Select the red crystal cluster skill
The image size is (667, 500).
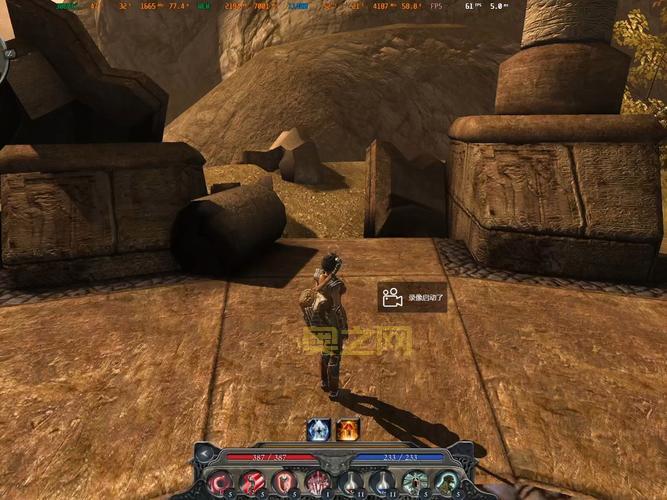point(317,482)
